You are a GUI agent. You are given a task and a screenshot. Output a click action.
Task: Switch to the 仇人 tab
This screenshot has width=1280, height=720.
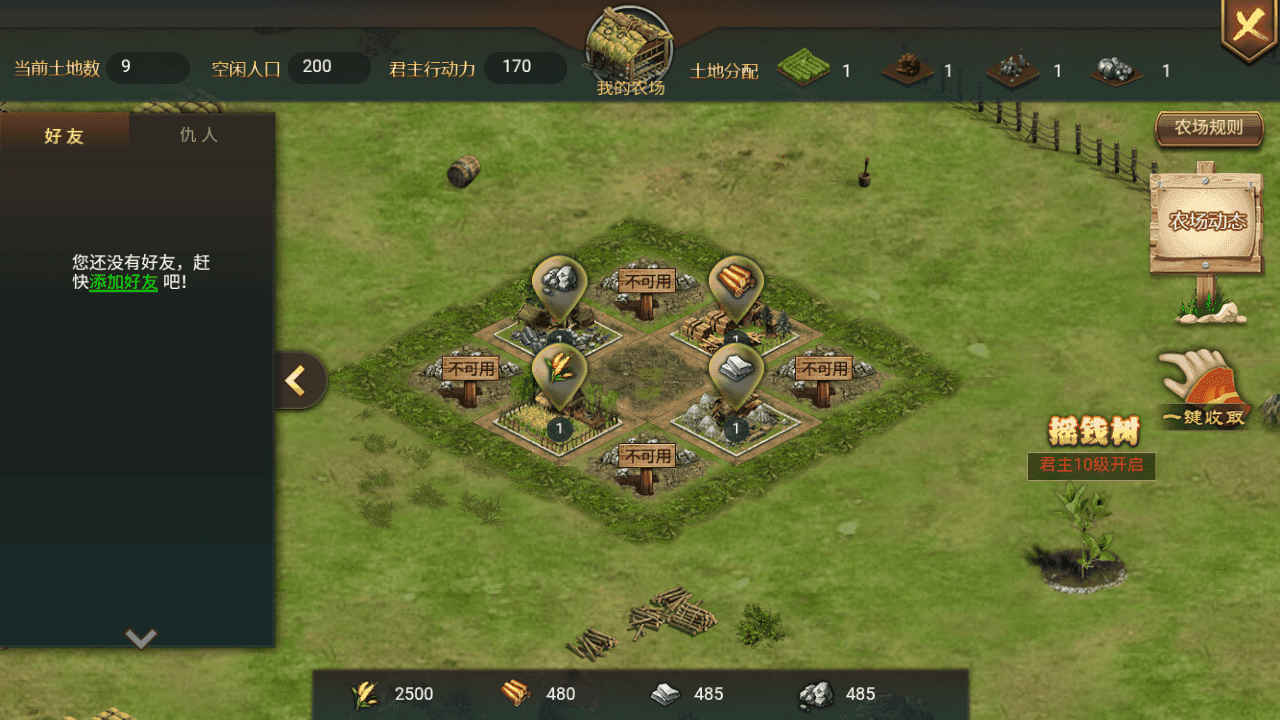(199, 135)
